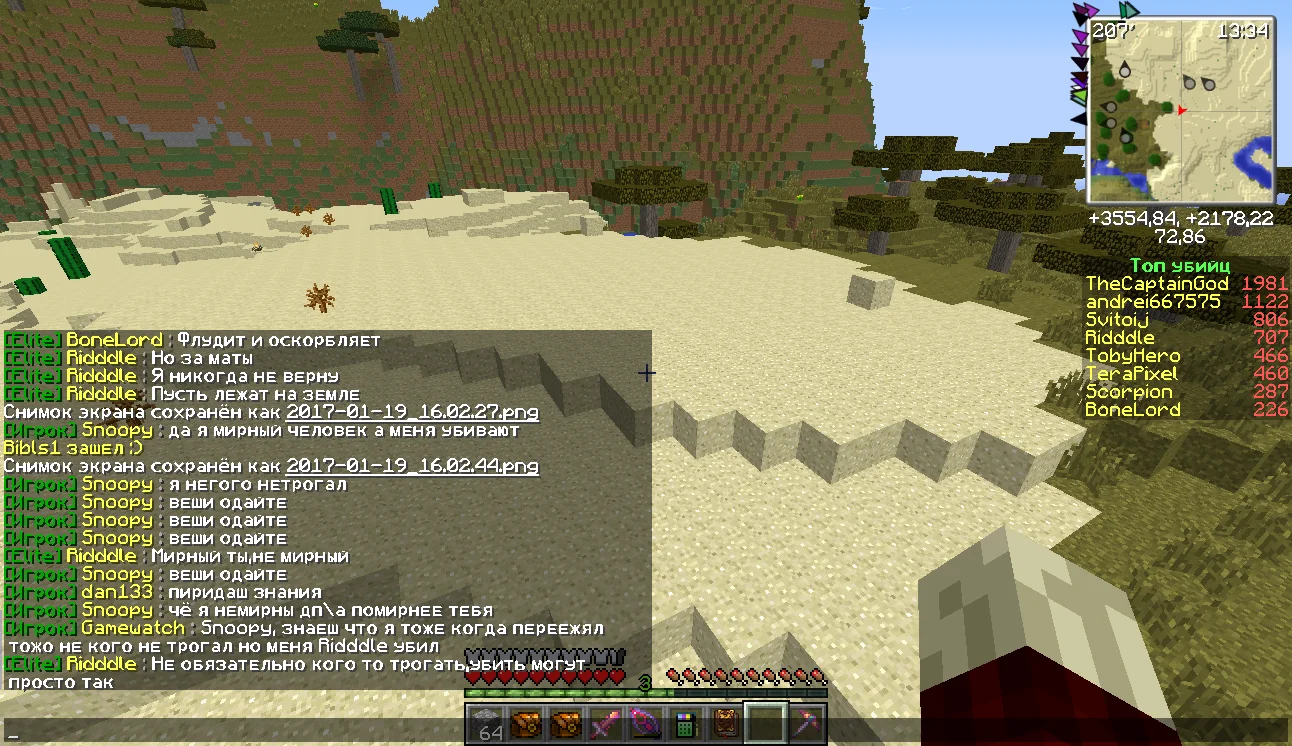
Task: Select the green calculator device slot
Action: click(685, 723)
